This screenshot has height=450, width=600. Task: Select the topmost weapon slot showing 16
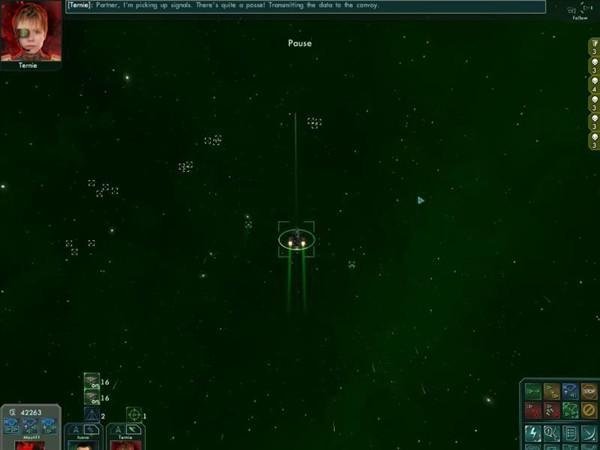91,380
